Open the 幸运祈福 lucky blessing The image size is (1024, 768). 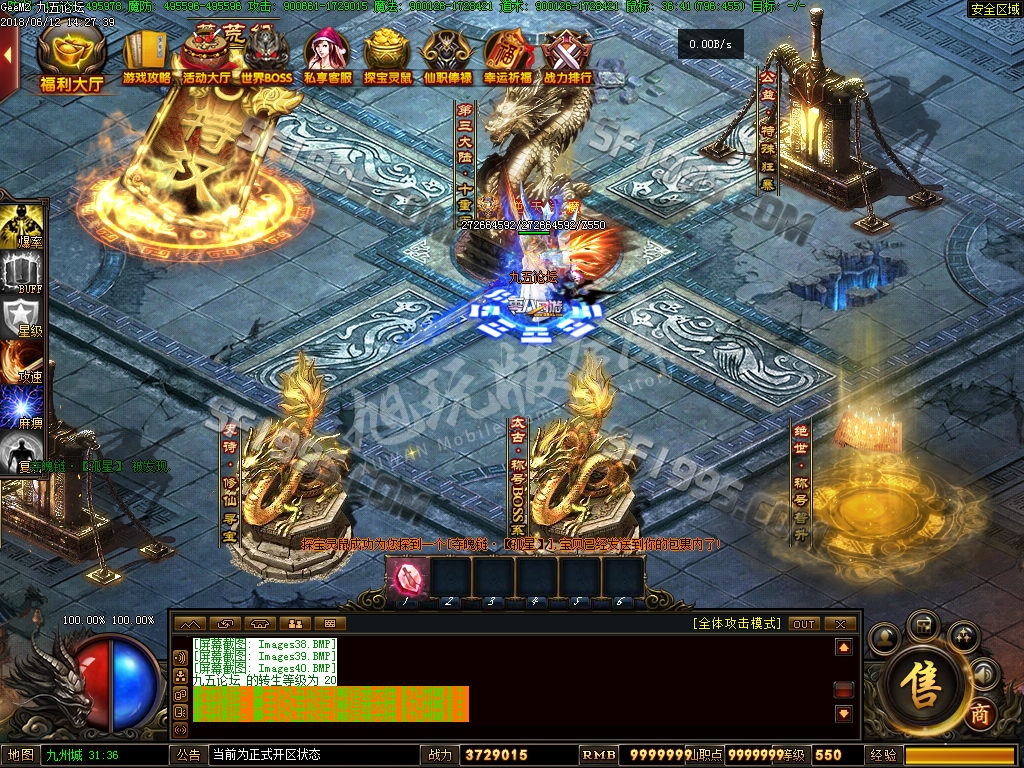click(508, 58)
